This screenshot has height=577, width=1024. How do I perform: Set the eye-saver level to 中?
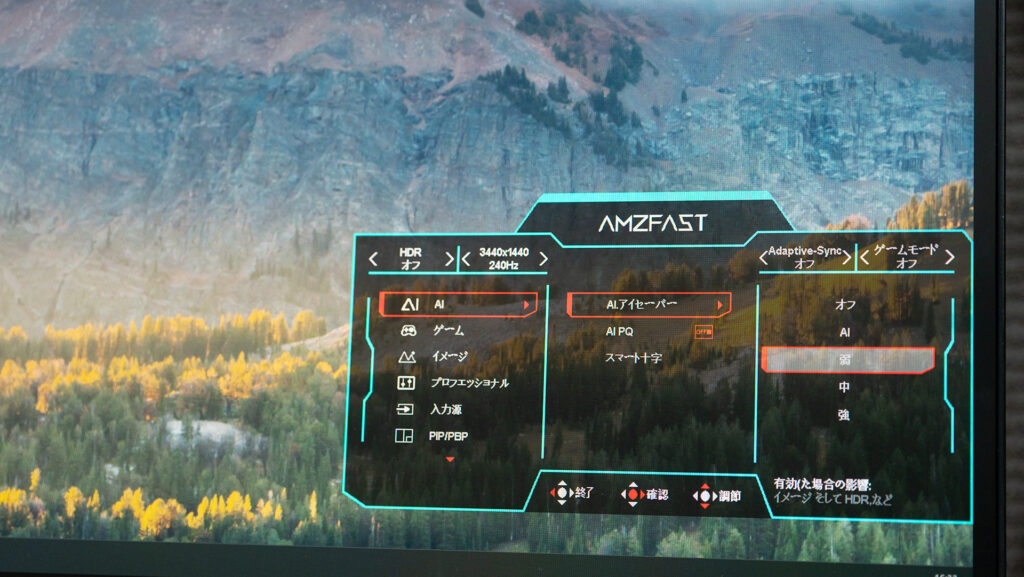[846, 387]
